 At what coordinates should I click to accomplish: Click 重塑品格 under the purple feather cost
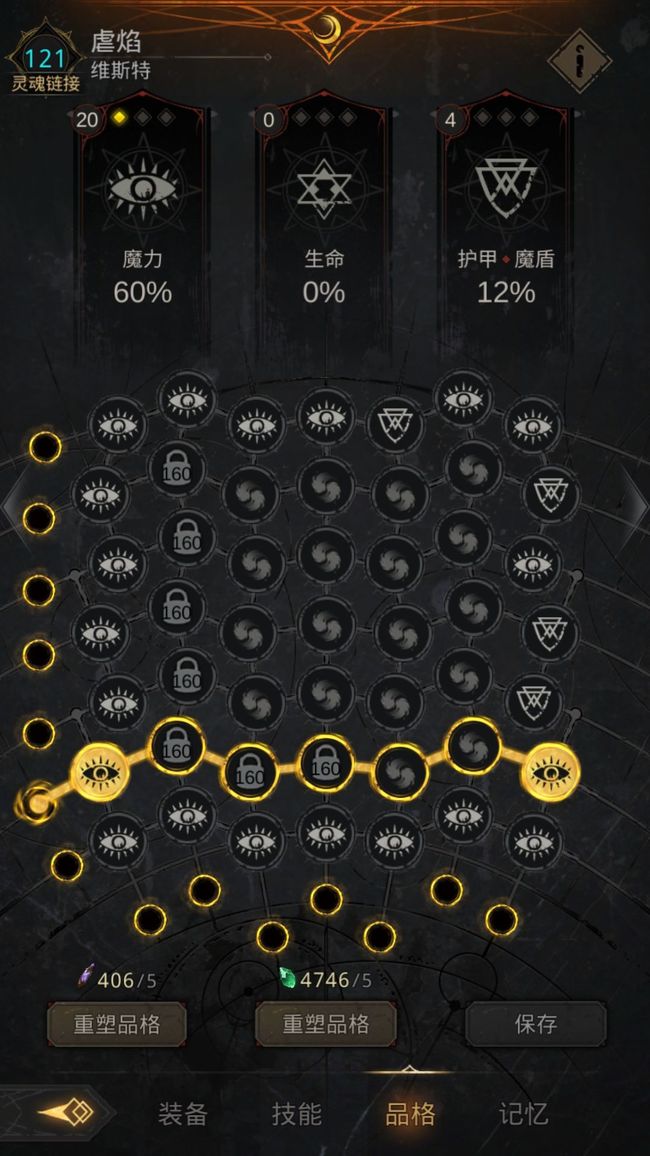117,1024
